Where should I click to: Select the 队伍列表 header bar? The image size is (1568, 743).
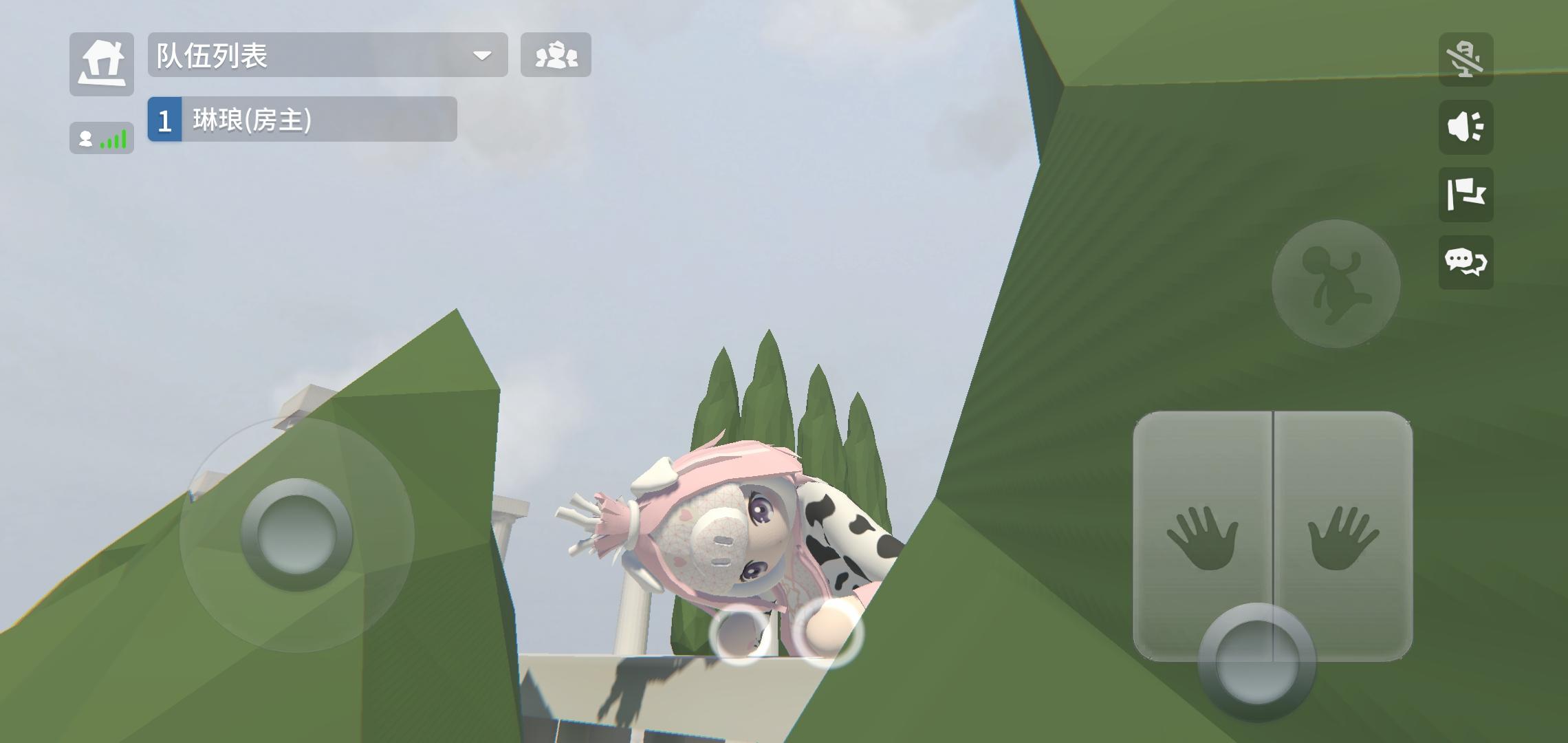coord(323,56)
